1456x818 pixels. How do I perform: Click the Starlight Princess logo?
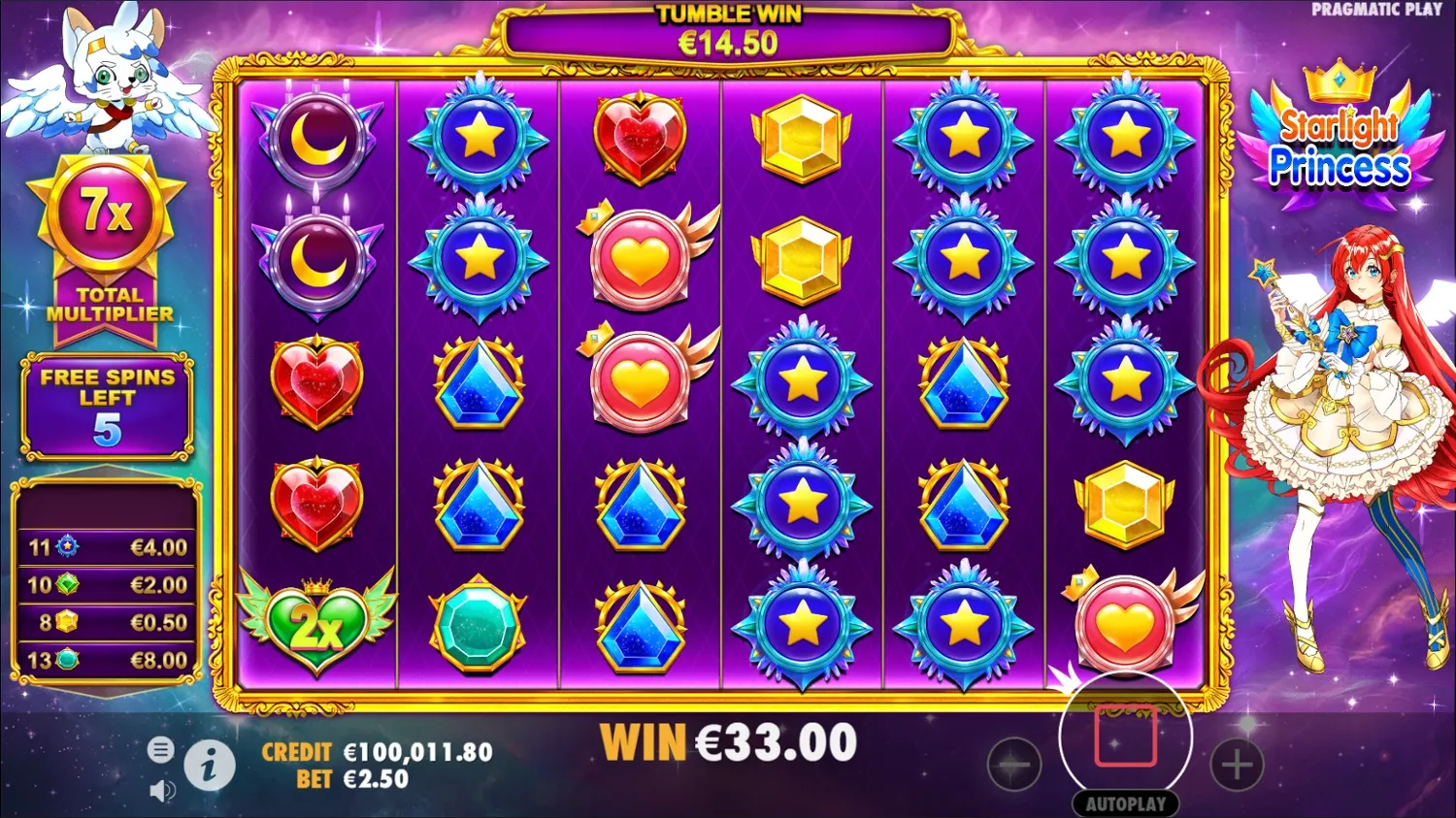point(1340,136)
